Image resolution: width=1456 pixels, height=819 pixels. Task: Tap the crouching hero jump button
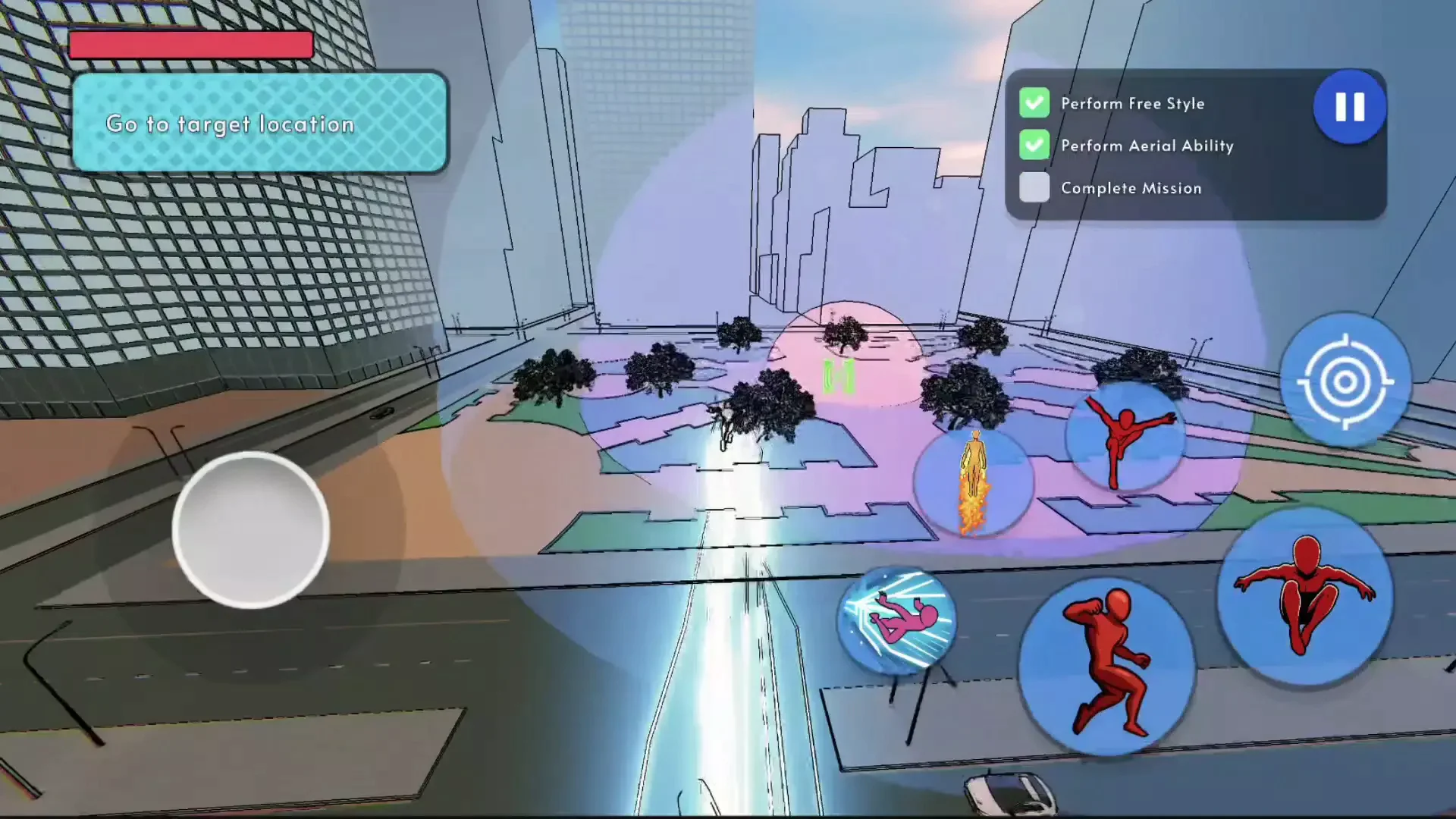pos(1305,597)
